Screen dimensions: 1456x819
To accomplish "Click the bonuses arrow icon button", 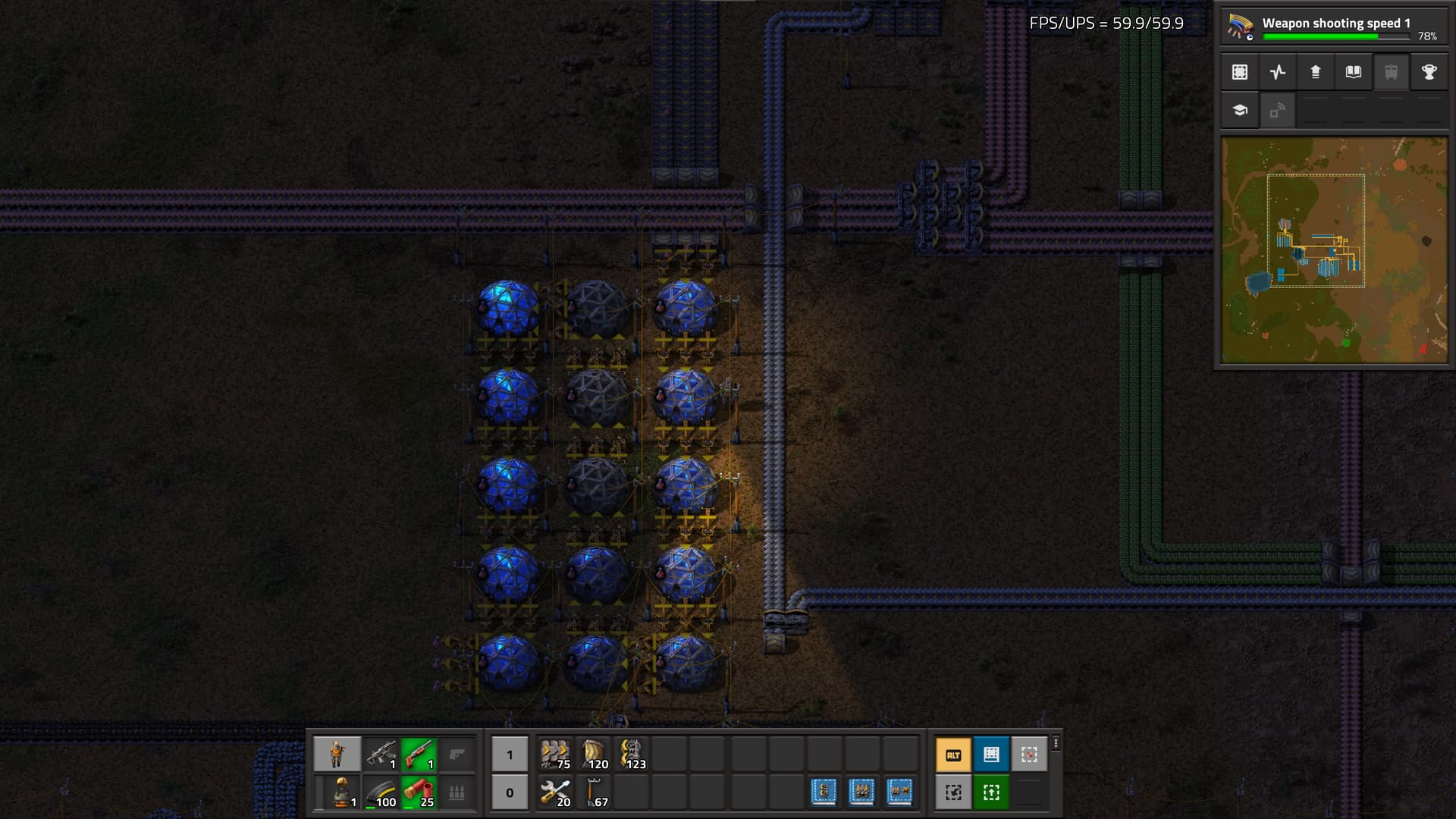I will (x=1316, y=72).
